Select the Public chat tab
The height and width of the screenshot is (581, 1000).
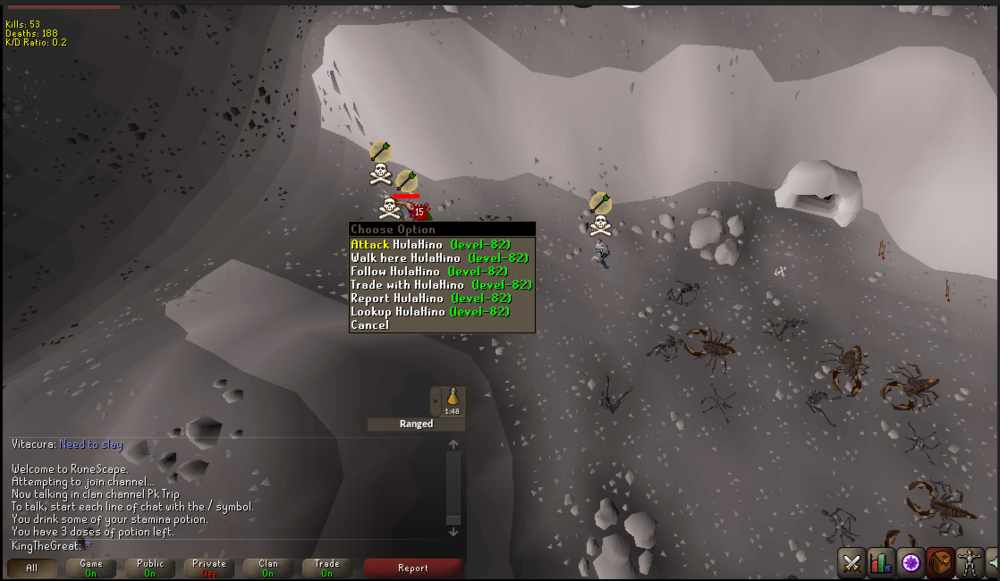(x=150, y=568)
